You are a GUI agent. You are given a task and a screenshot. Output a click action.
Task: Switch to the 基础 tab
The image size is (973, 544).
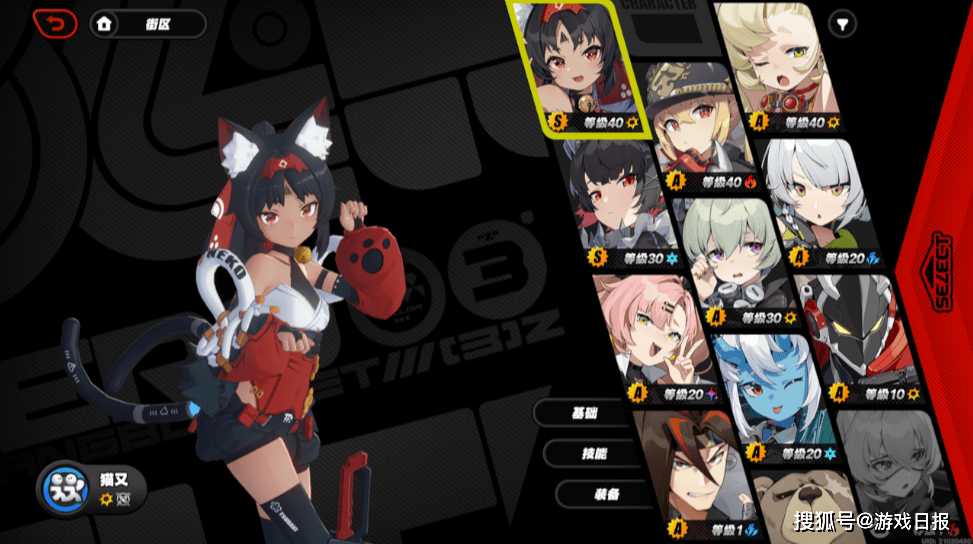pos(584,412)
